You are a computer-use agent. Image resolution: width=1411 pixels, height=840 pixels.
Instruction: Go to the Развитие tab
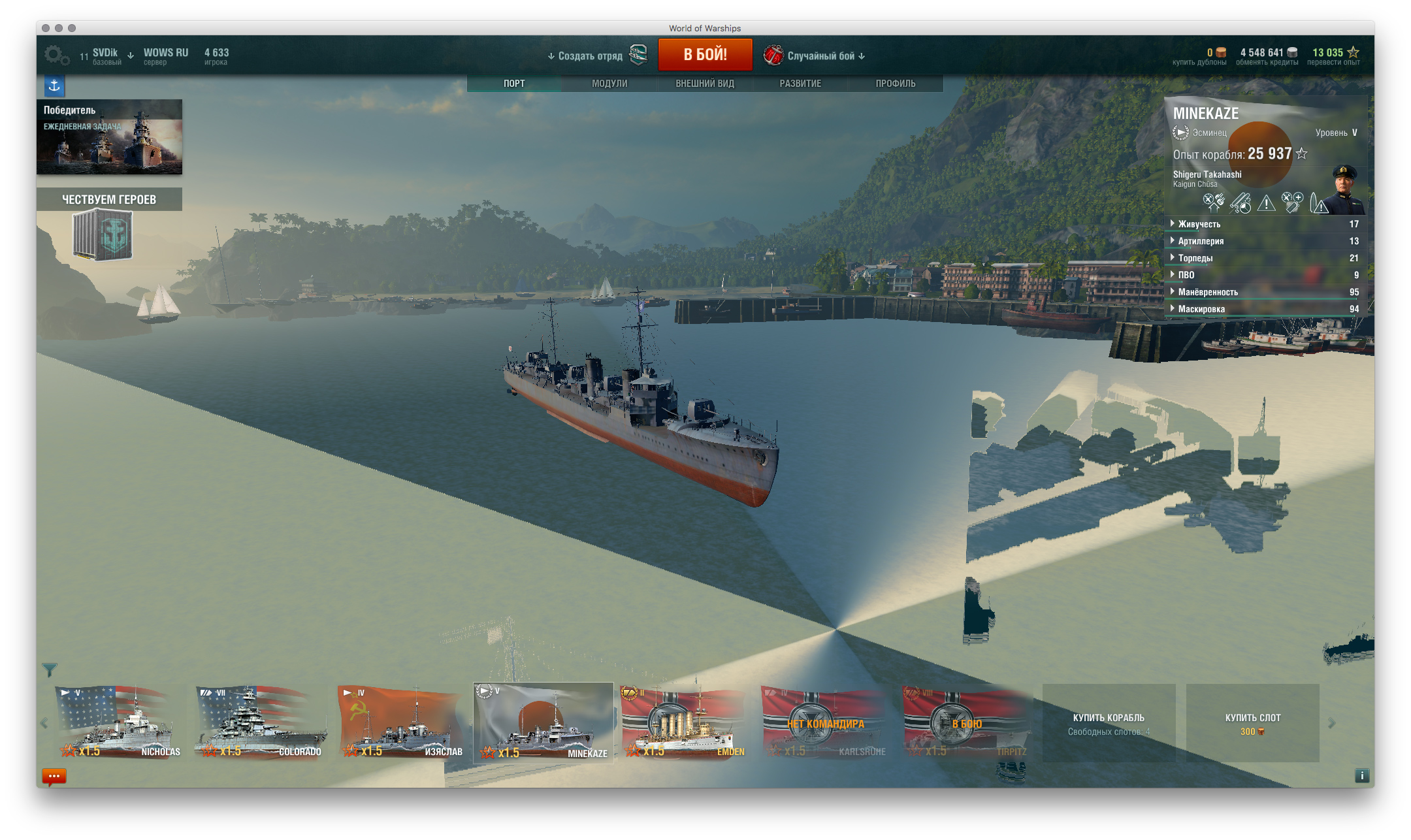[800, 84]
